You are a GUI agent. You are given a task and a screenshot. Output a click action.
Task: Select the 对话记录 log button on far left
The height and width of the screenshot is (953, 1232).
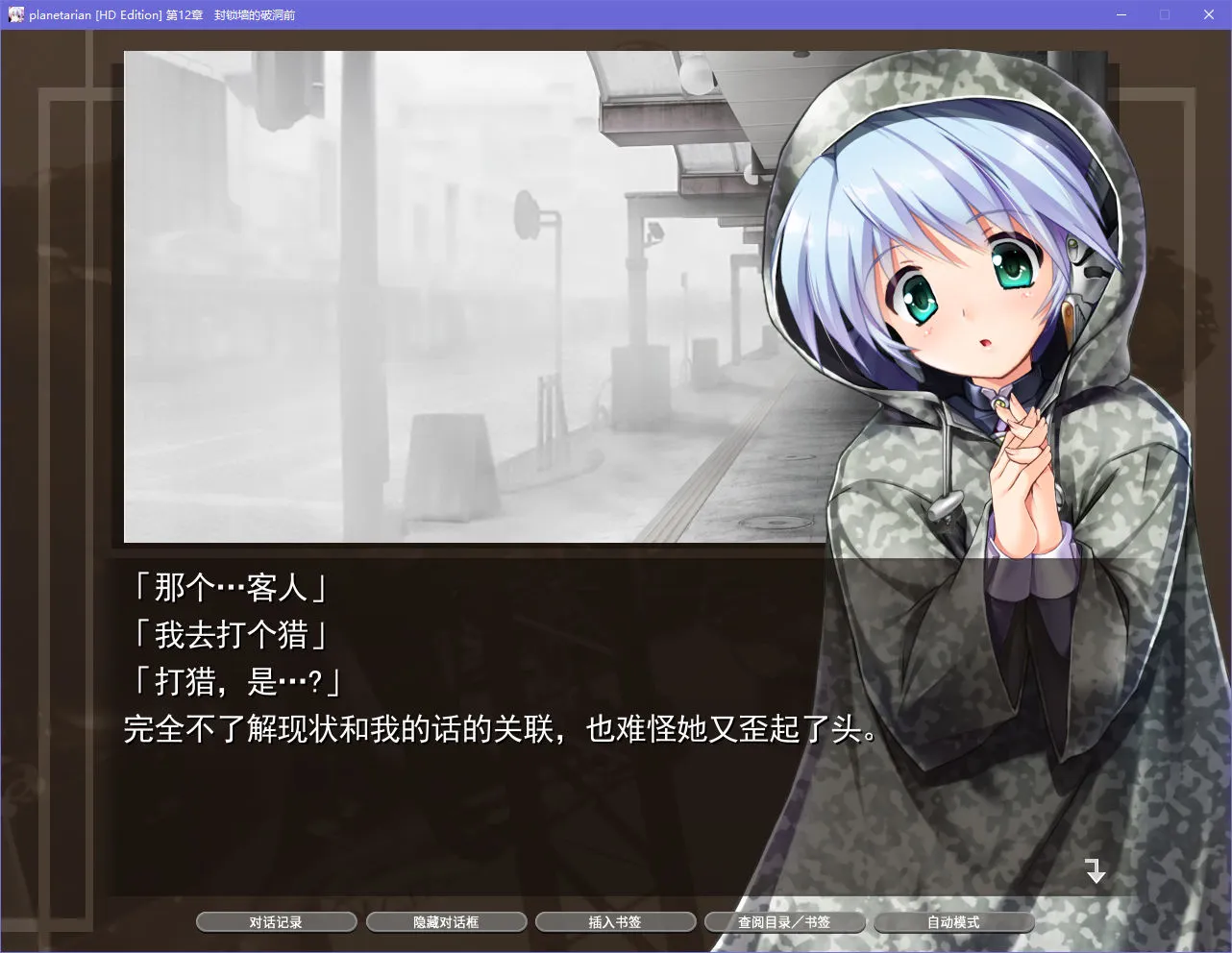pyautogui.click(x=276, y=921)
